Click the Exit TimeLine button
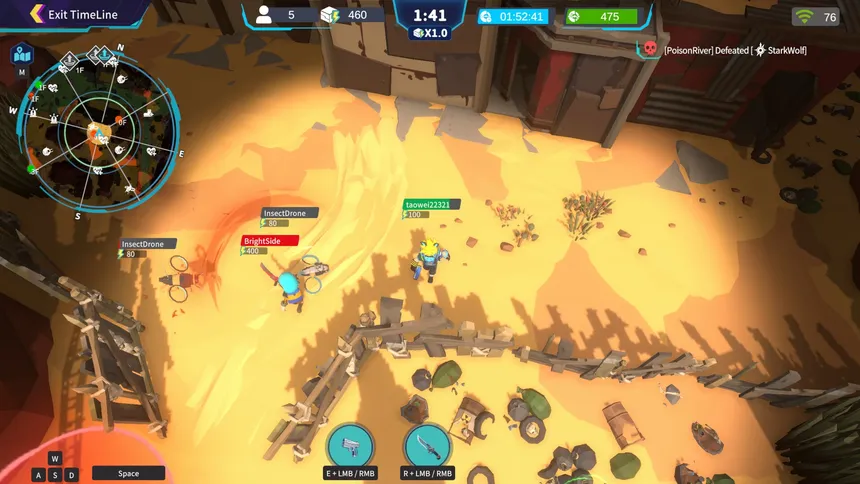The width and height of the screenshot is (860, 484). 75,14
